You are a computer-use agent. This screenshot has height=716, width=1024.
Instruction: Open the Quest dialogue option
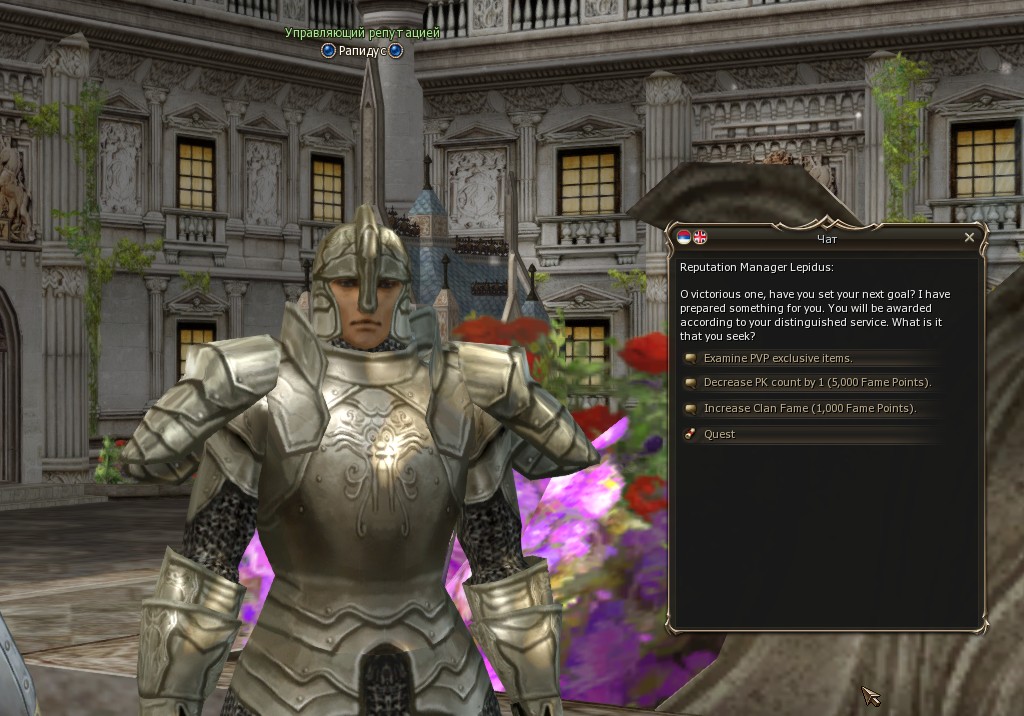[x=719, y=434]
